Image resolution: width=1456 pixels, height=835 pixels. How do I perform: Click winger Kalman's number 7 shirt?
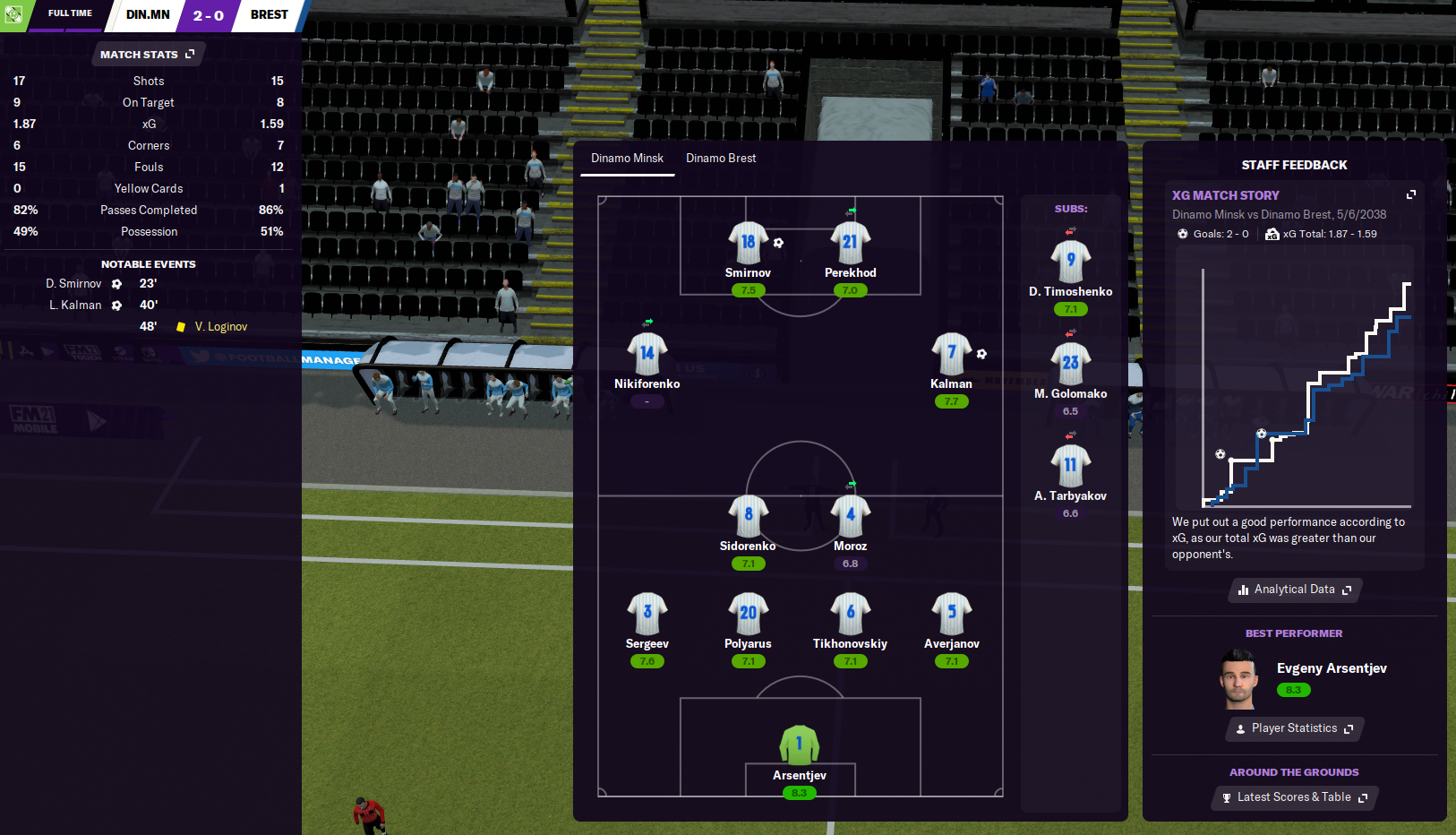[x=951, y=354]
